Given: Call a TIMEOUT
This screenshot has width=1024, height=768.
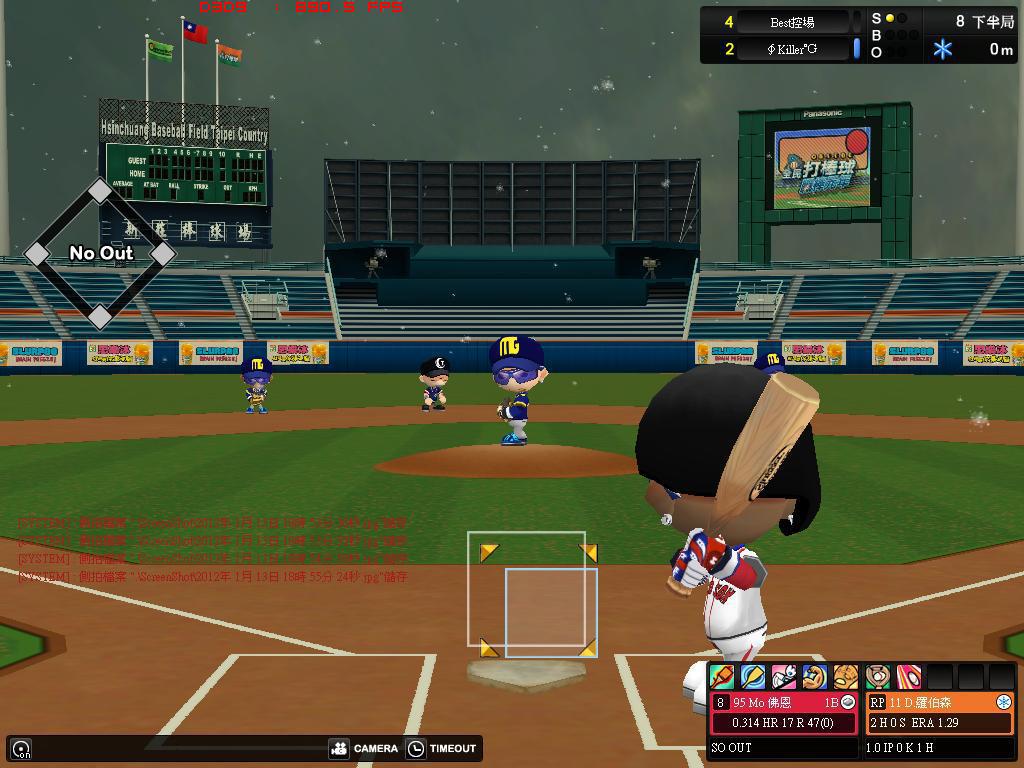Looking at the screenshot, I should click(x=442, y=748).
